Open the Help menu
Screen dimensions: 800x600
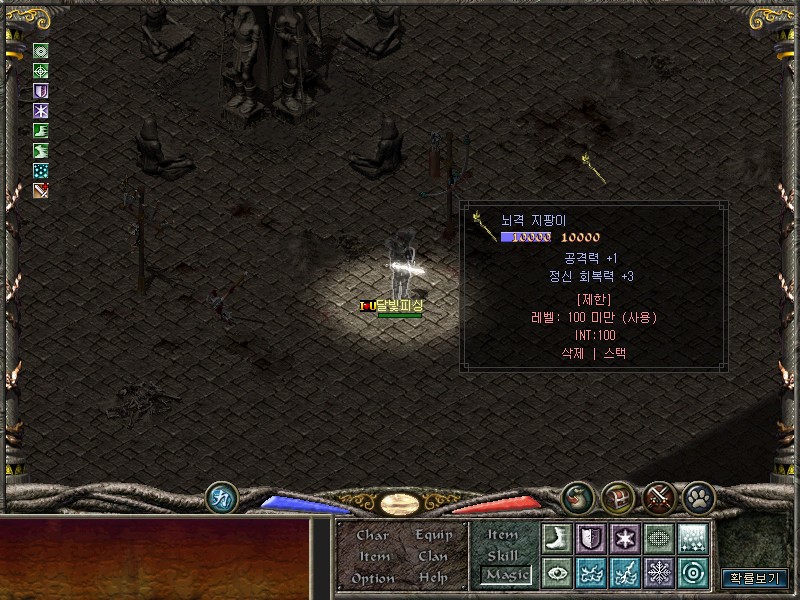click(433, 578)
